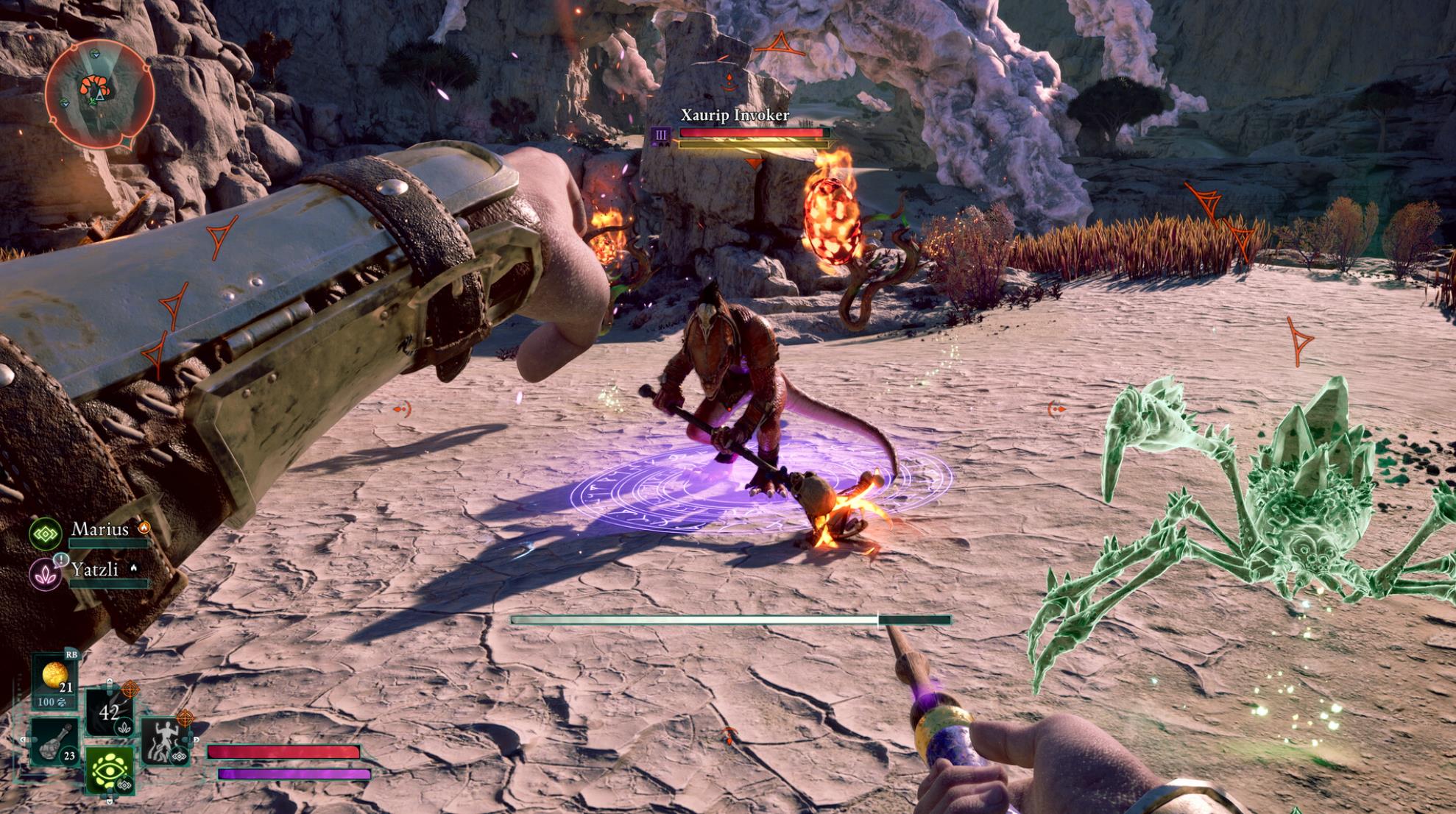Activate the flexing figure ability slot
This screenshot has width=1456, height=814.
[x=165, y=740]
